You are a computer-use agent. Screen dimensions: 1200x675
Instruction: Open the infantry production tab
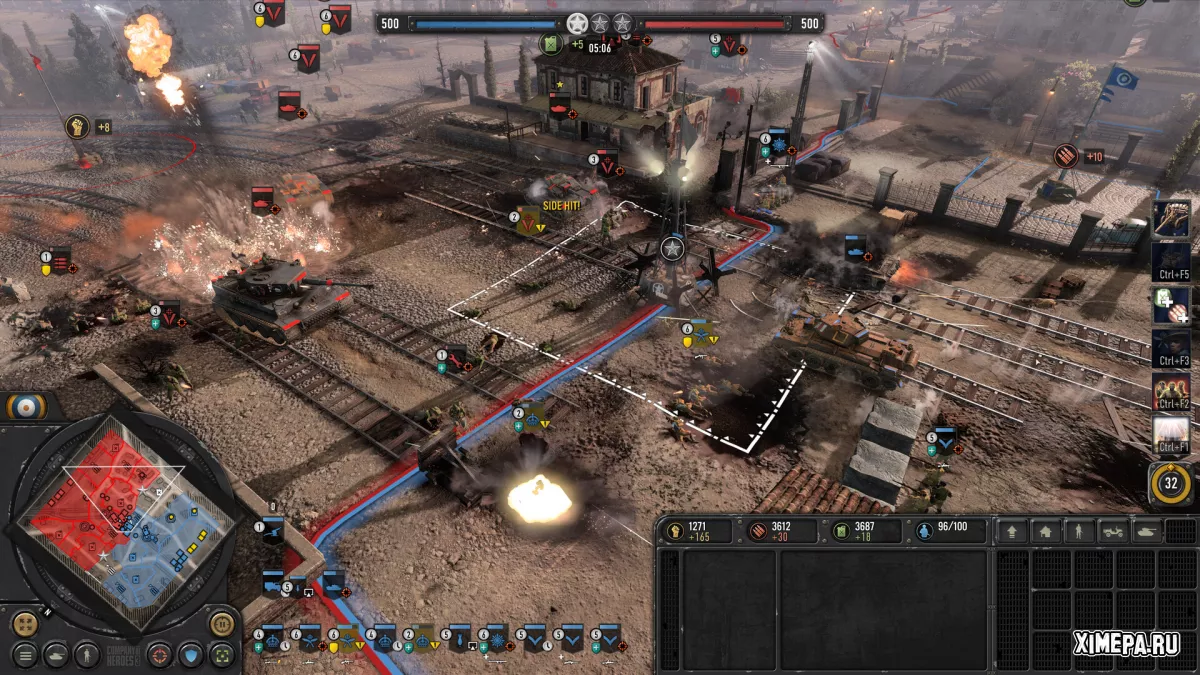[x=1078, y=531]
